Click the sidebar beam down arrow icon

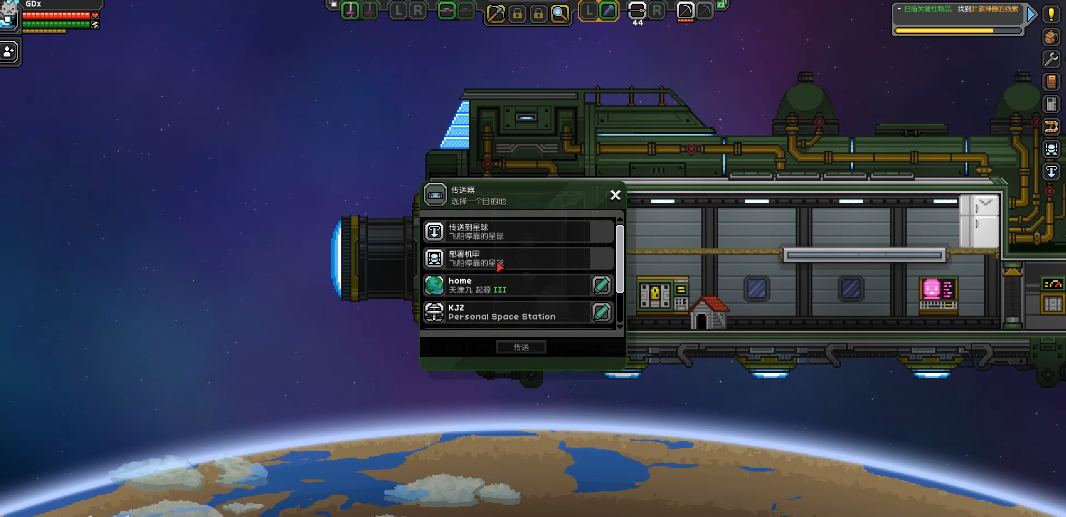(1051, 171)
